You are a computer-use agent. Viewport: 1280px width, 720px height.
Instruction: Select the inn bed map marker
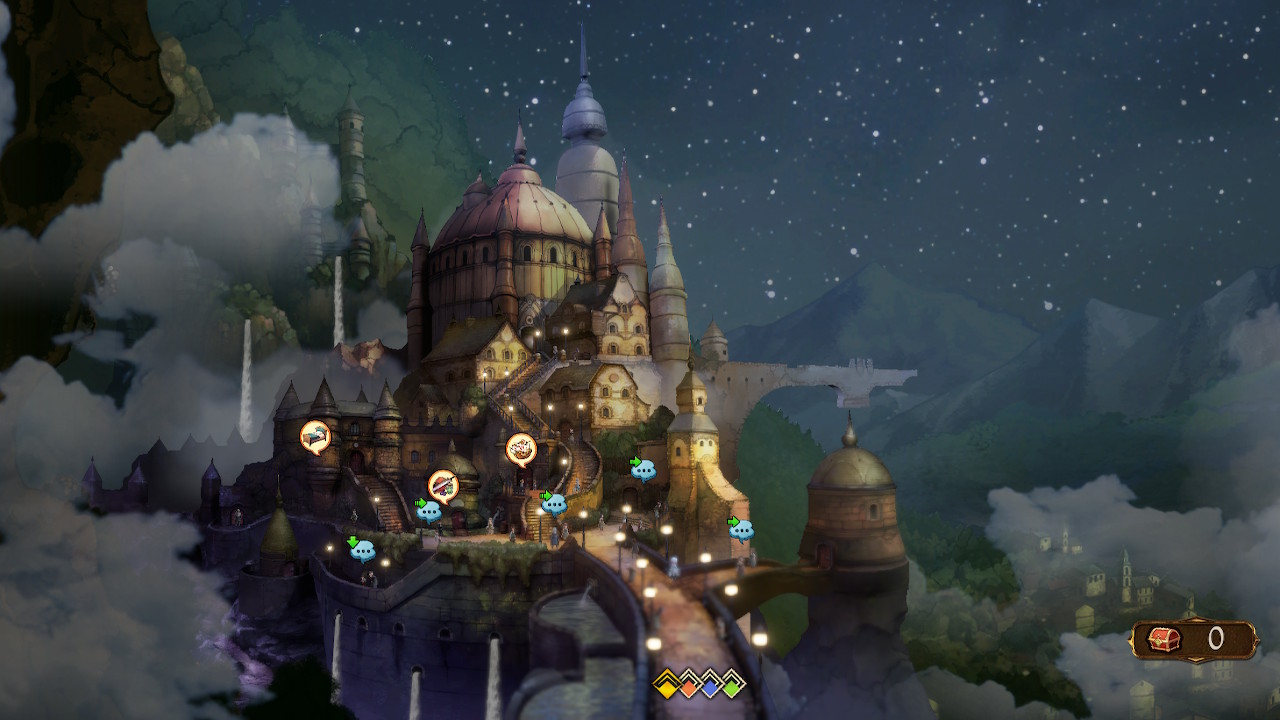315,435
